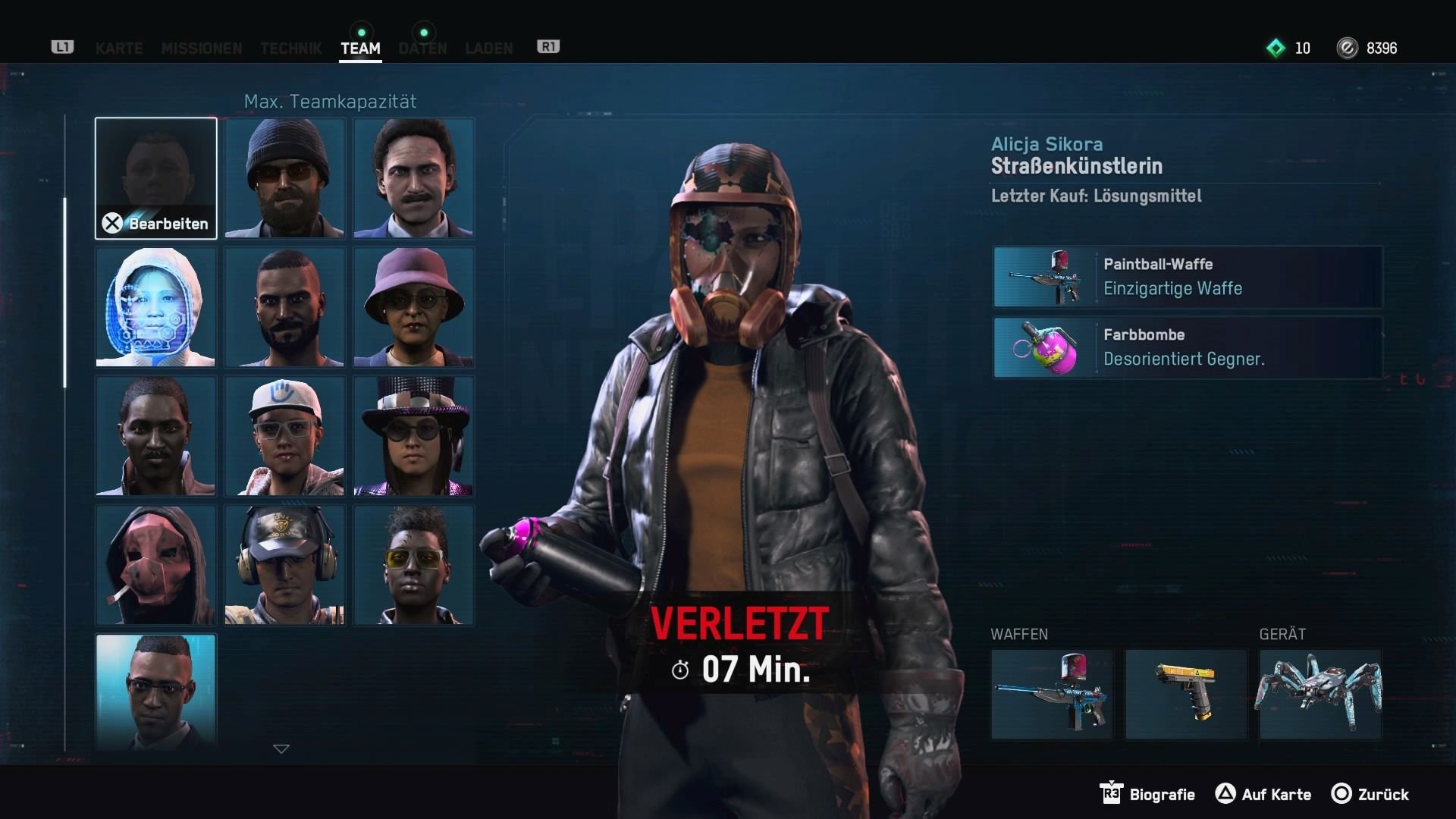The image size is (1456, 819).
Task: Open the LADEN tab
Action: [x=488, y=49]
